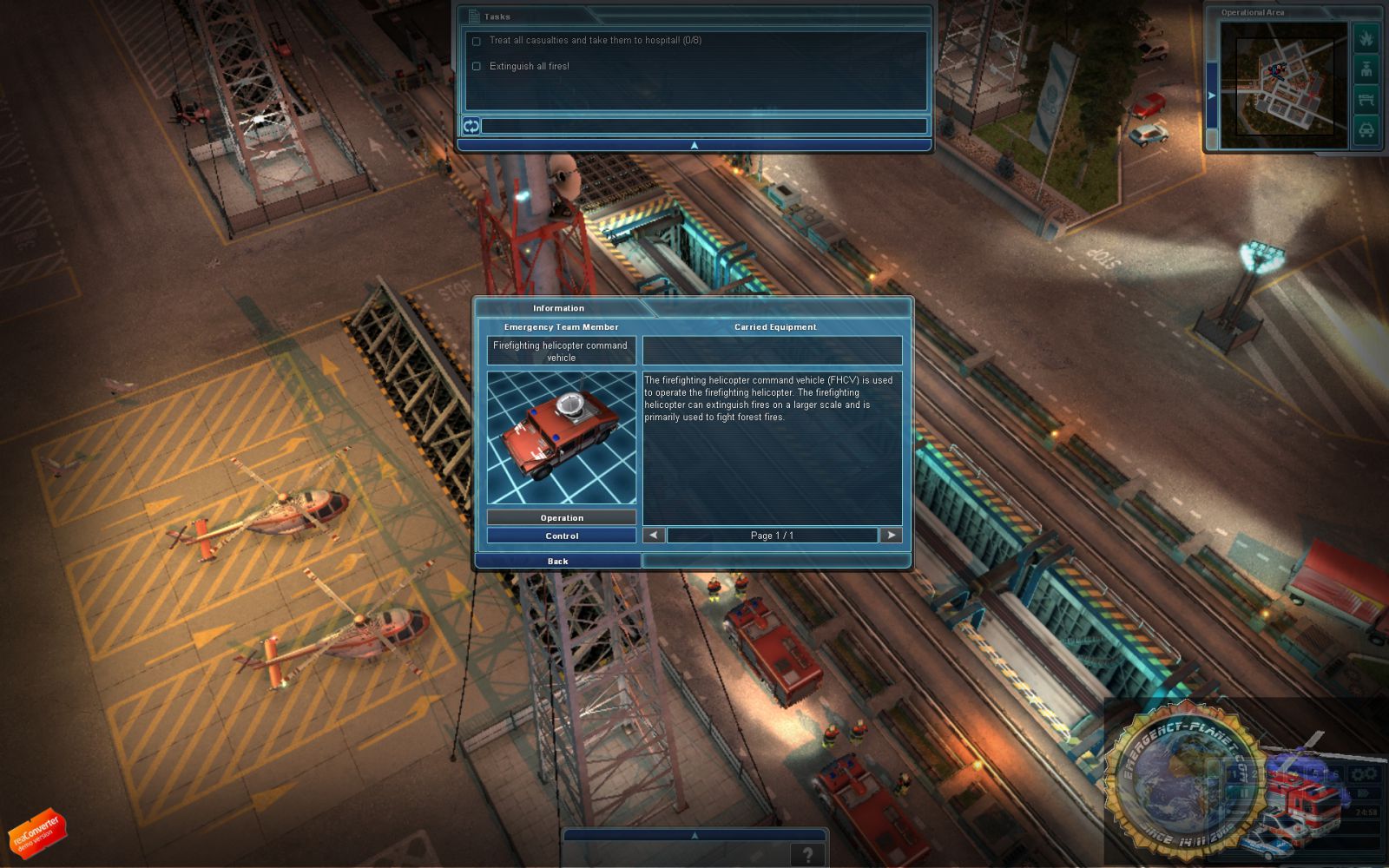
Task: Select the stretcher icon beside minimap
Action: point(1366,100)
